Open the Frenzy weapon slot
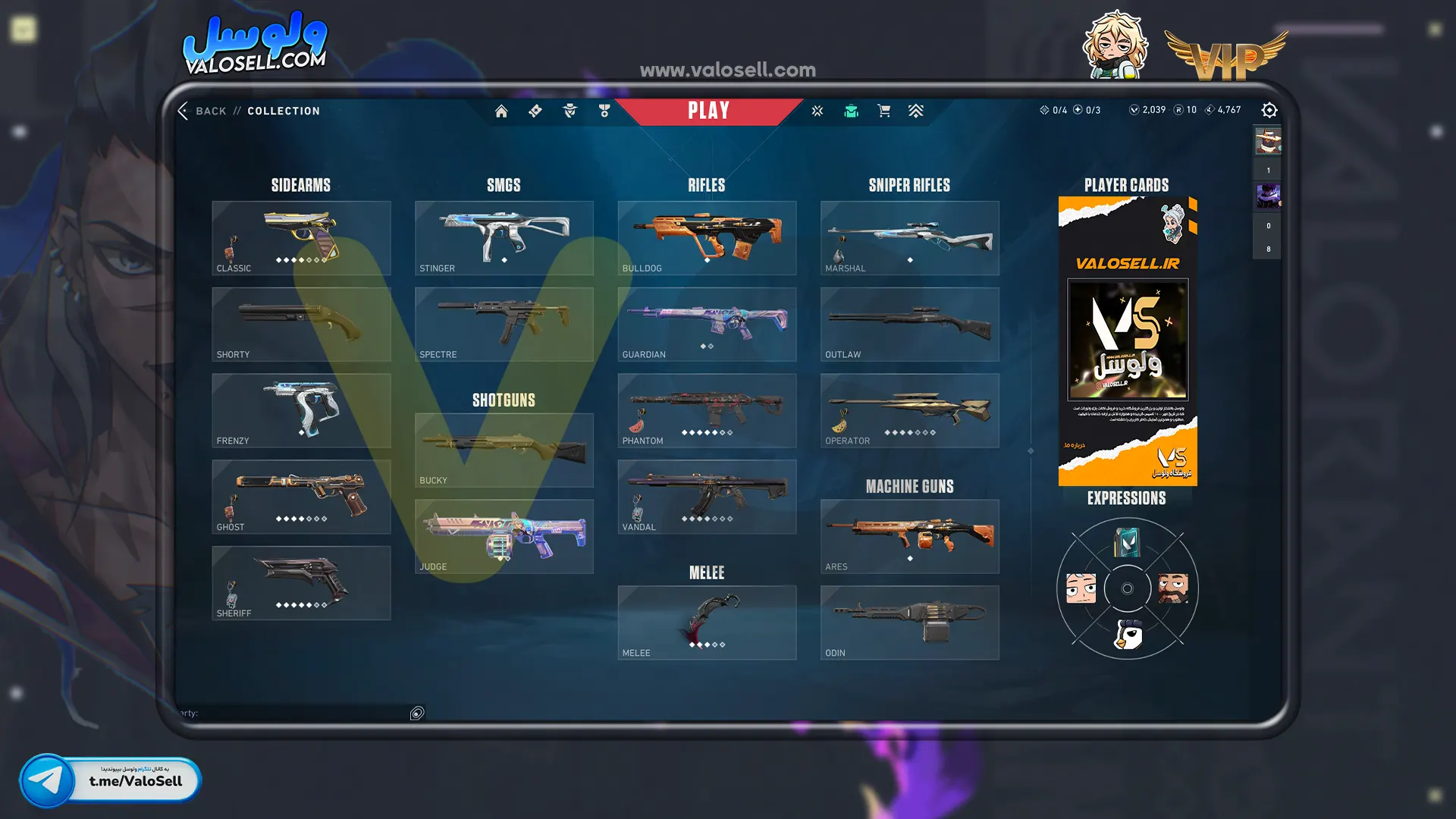Viewport: 1456px width, 819px height. [x=301, y=410]
